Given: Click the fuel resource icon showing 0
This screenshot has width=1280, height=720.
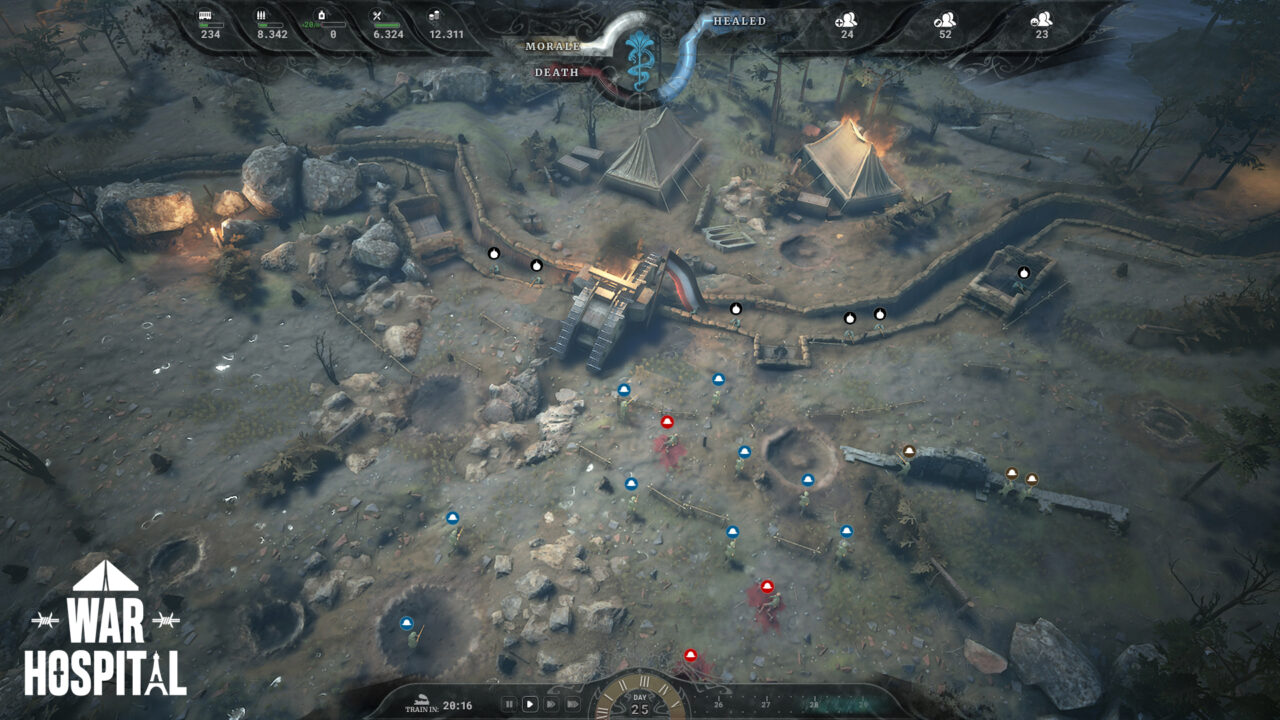Looking at the screenshot, I should click(322, 14).
